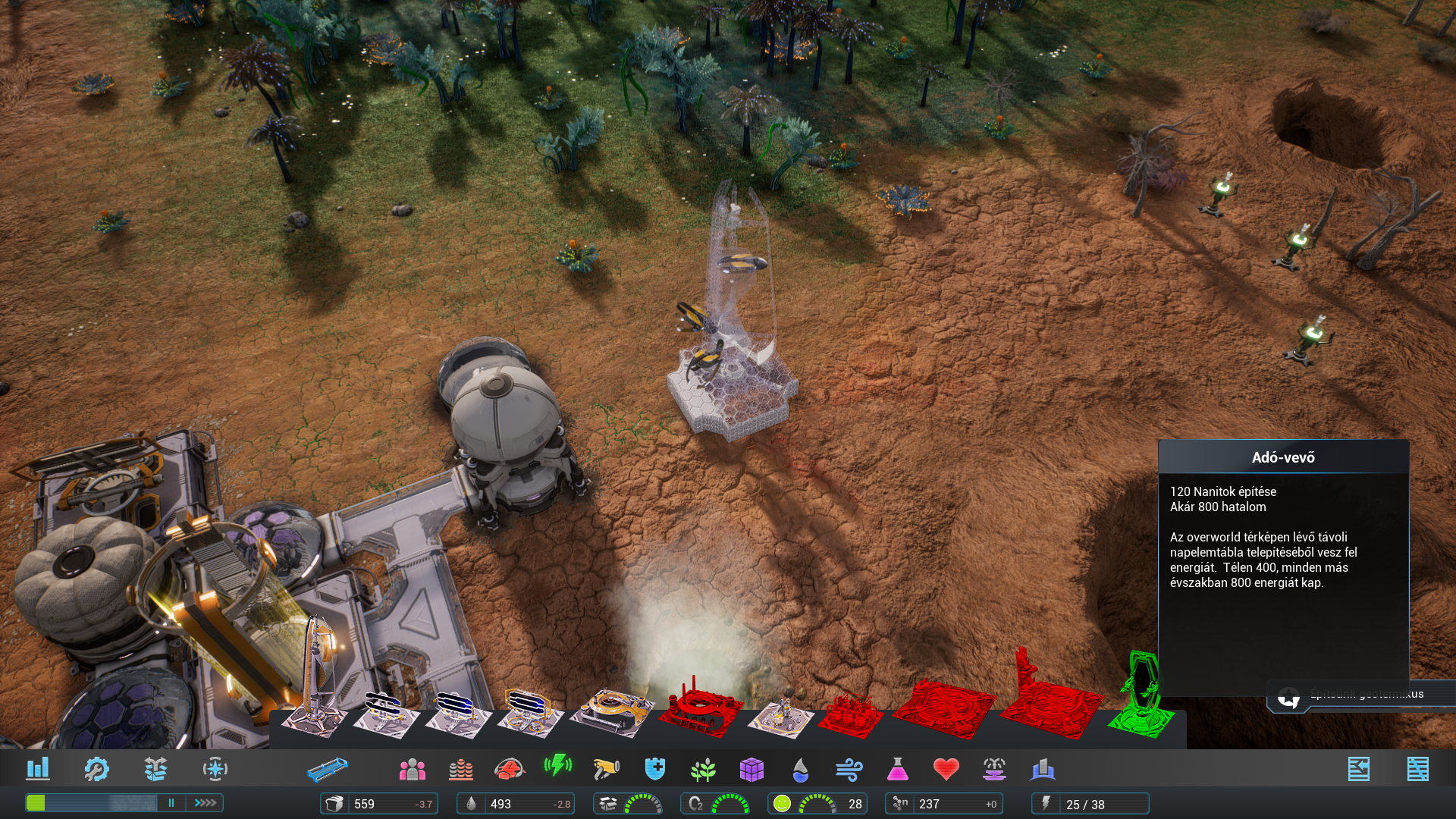Open the pink colonists housing category
Viewport: 1456px width, 819px height.
pos(412,769)
